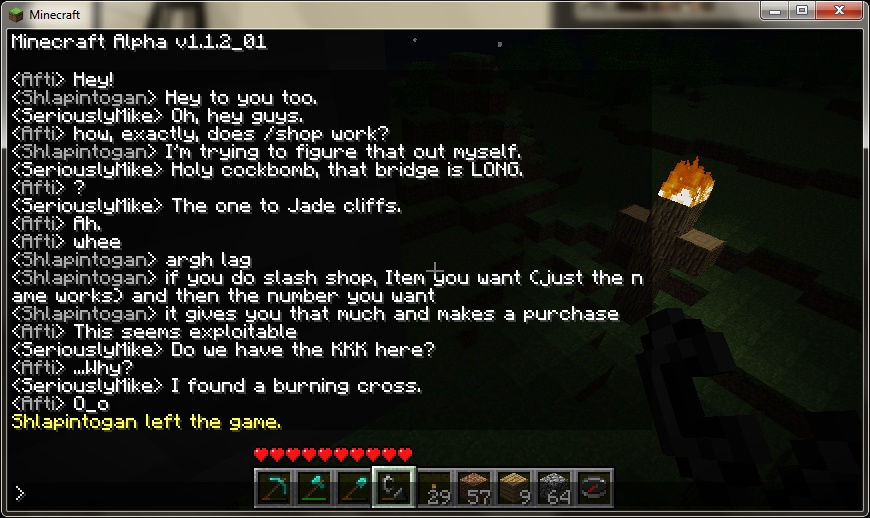Image resolution: width=870 pixels, height=518 pixels.
Task: Choose the cobblestone stack of 64
Action: pos(553,488)
